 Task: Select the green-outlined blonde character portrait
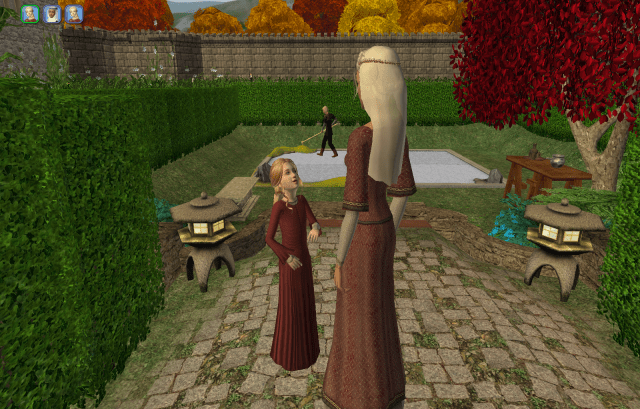click(30, 14)
